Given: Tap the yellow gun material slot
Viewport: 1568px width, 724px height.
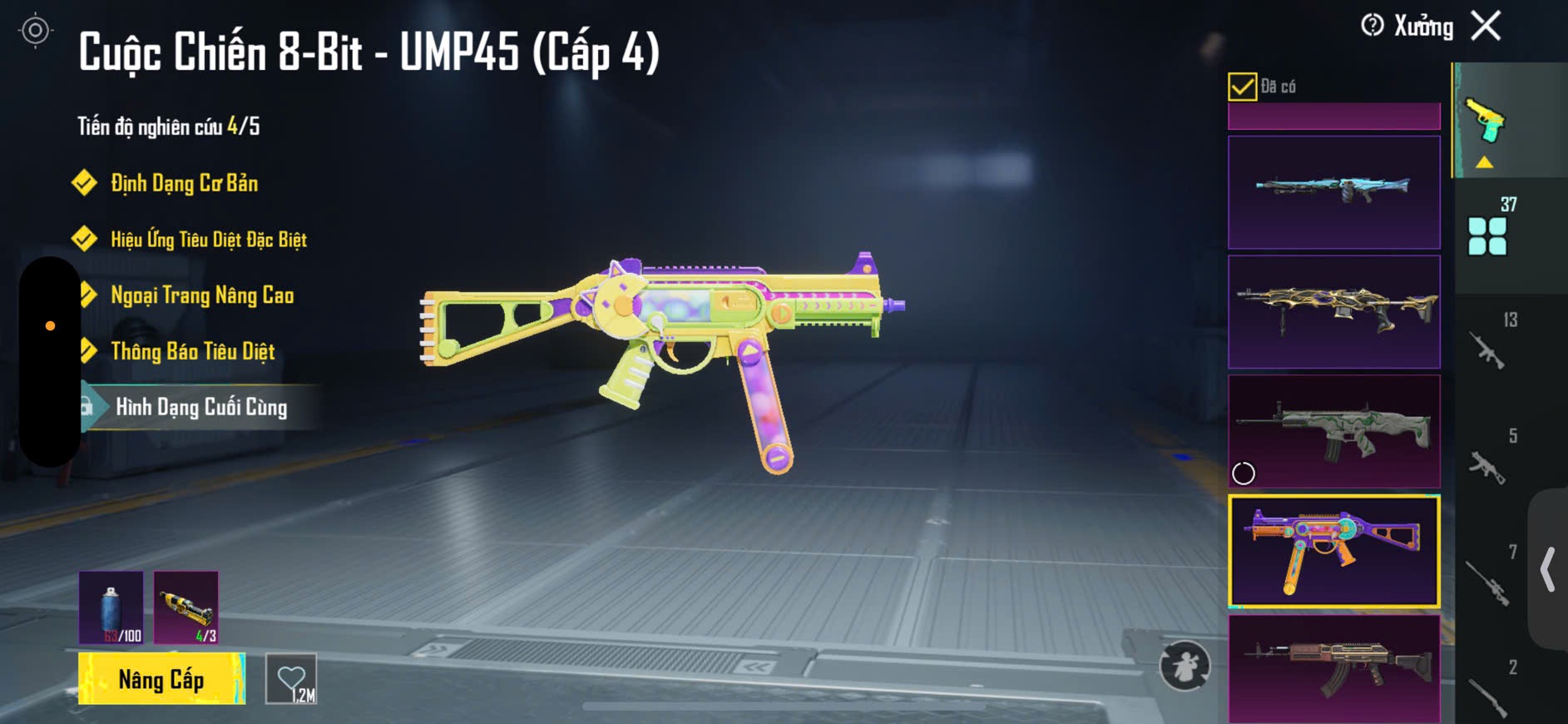Looking at the screenshot, I should (186, 608).
